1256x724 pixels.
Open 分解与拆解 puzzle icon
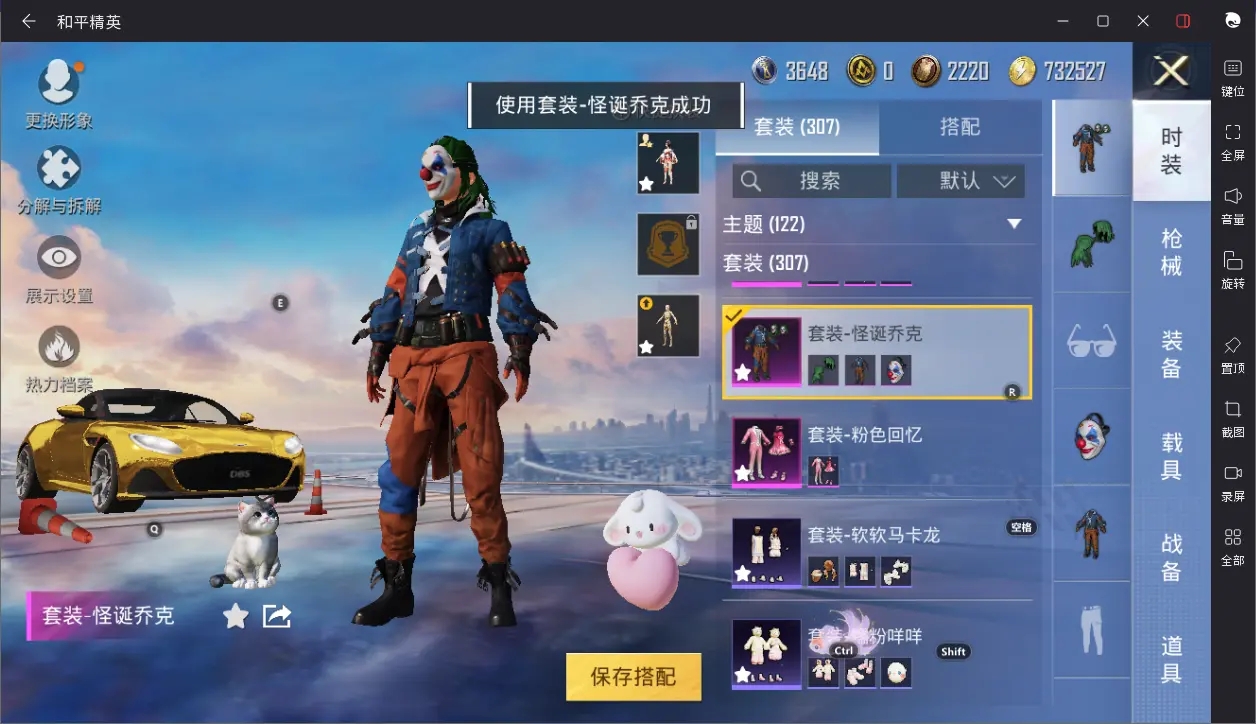click(x=59, y=171)
